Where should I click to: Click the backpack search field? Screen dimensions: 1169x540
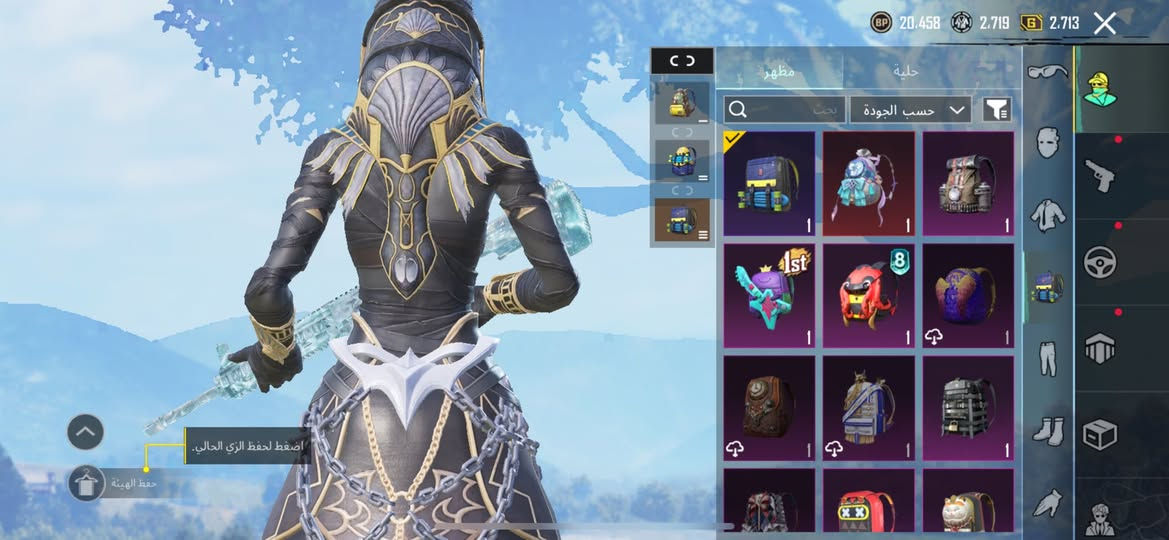(x=784, y=110)
